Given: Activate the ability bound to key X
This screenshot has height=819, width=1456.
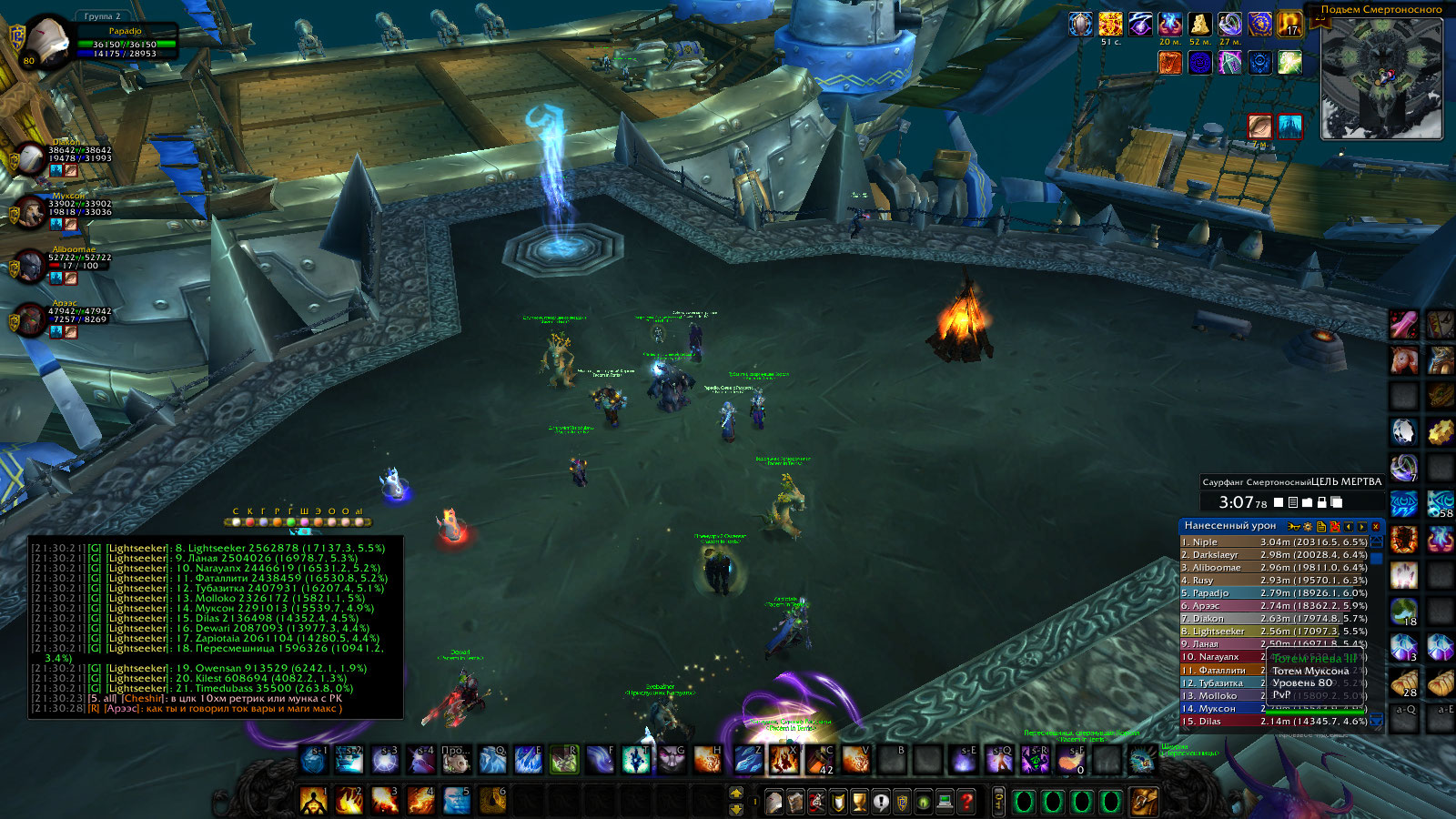Looking at the screenshot, I should click(783, 759).
